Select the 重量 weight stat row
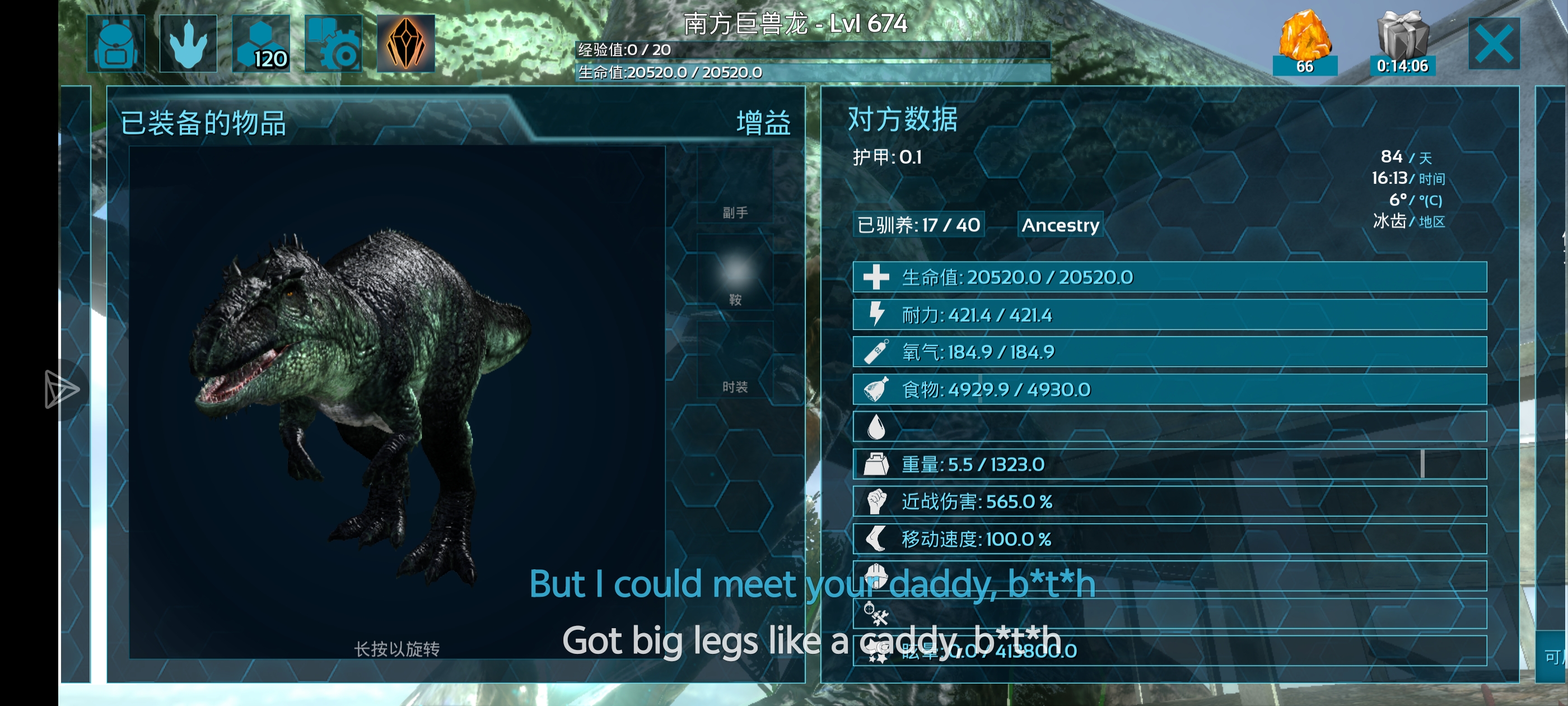The height and width of the screenshot is (706, 1568). tap(1169, 465)
